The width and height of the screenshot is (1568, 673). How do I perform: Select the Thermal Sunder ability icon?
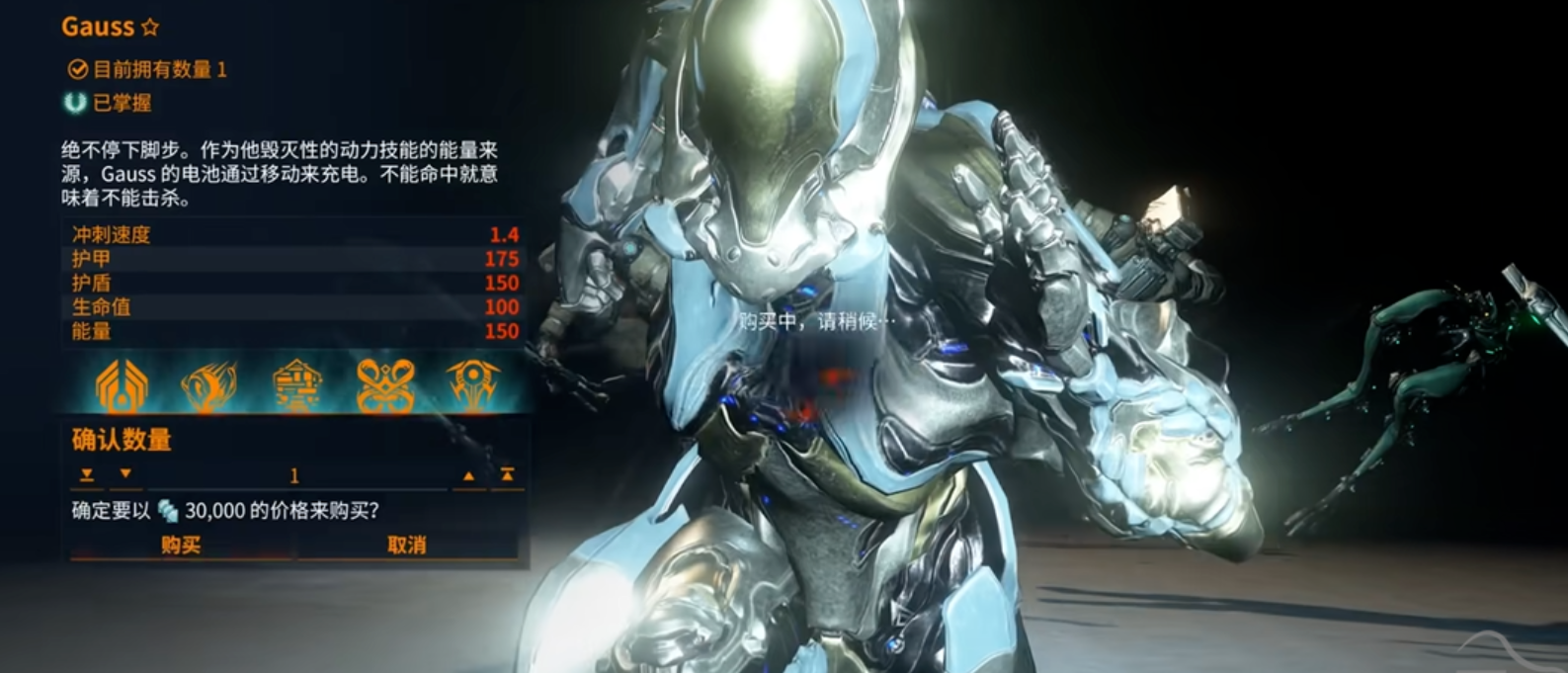coord(384,385)
